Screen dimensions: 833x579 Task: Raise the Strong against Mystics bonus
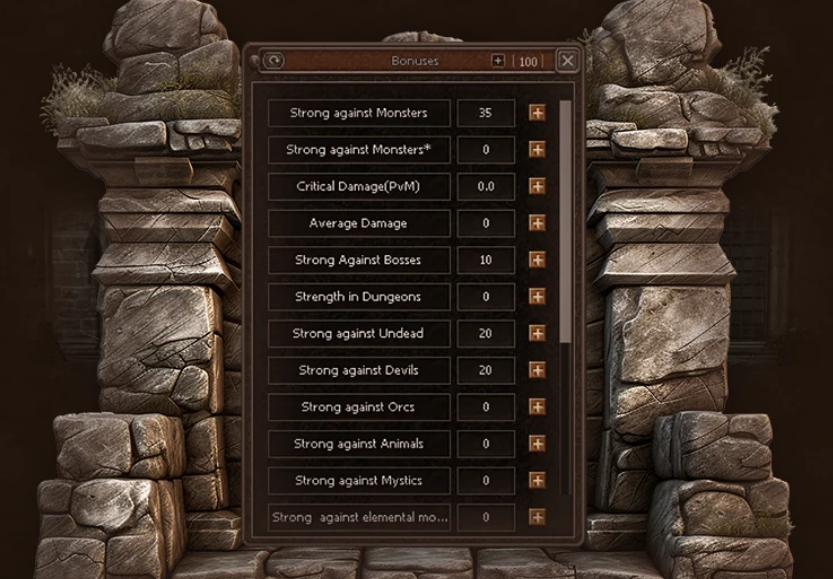click(537, 481)
